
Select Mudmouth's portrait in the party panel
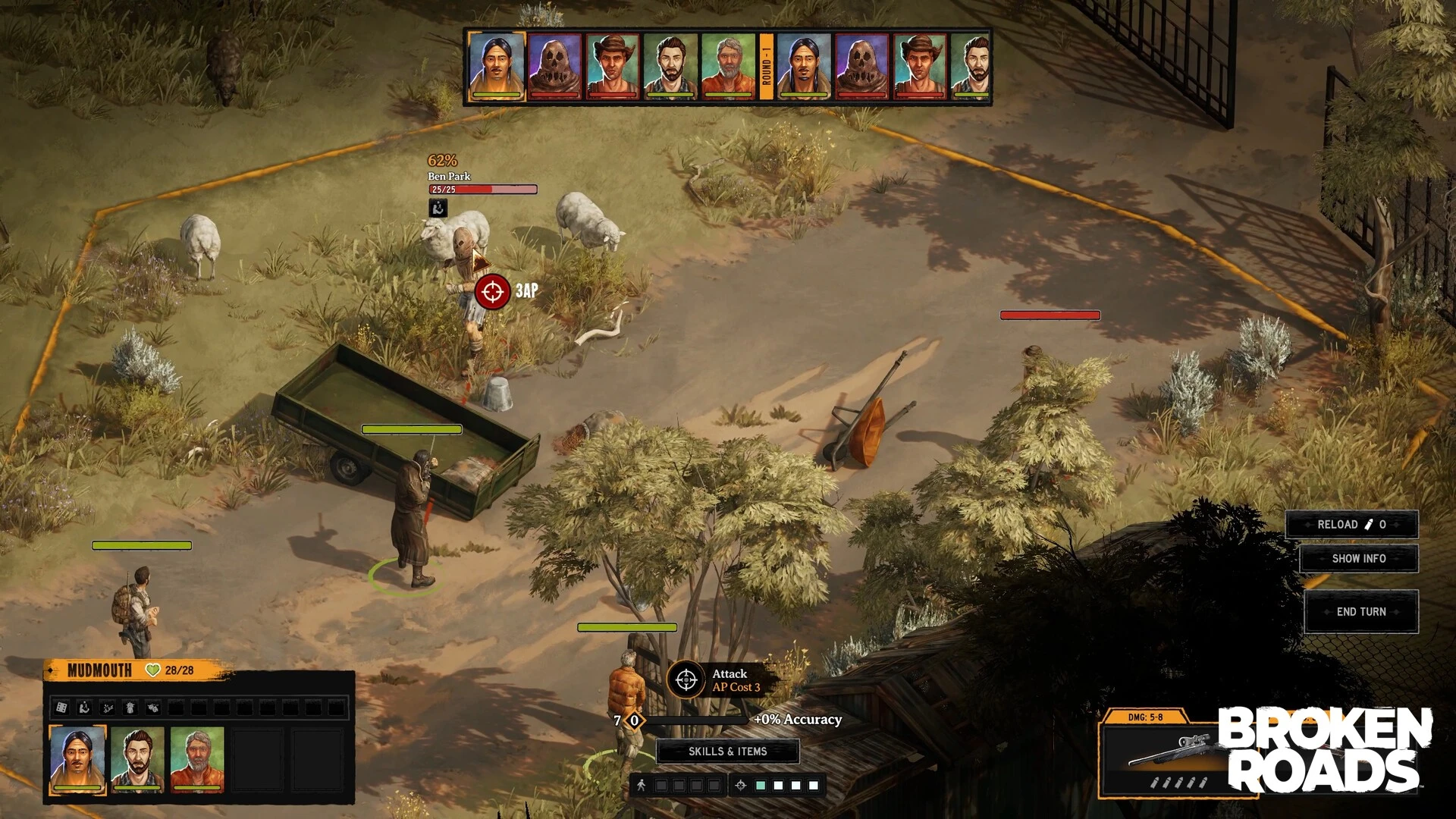77,759
